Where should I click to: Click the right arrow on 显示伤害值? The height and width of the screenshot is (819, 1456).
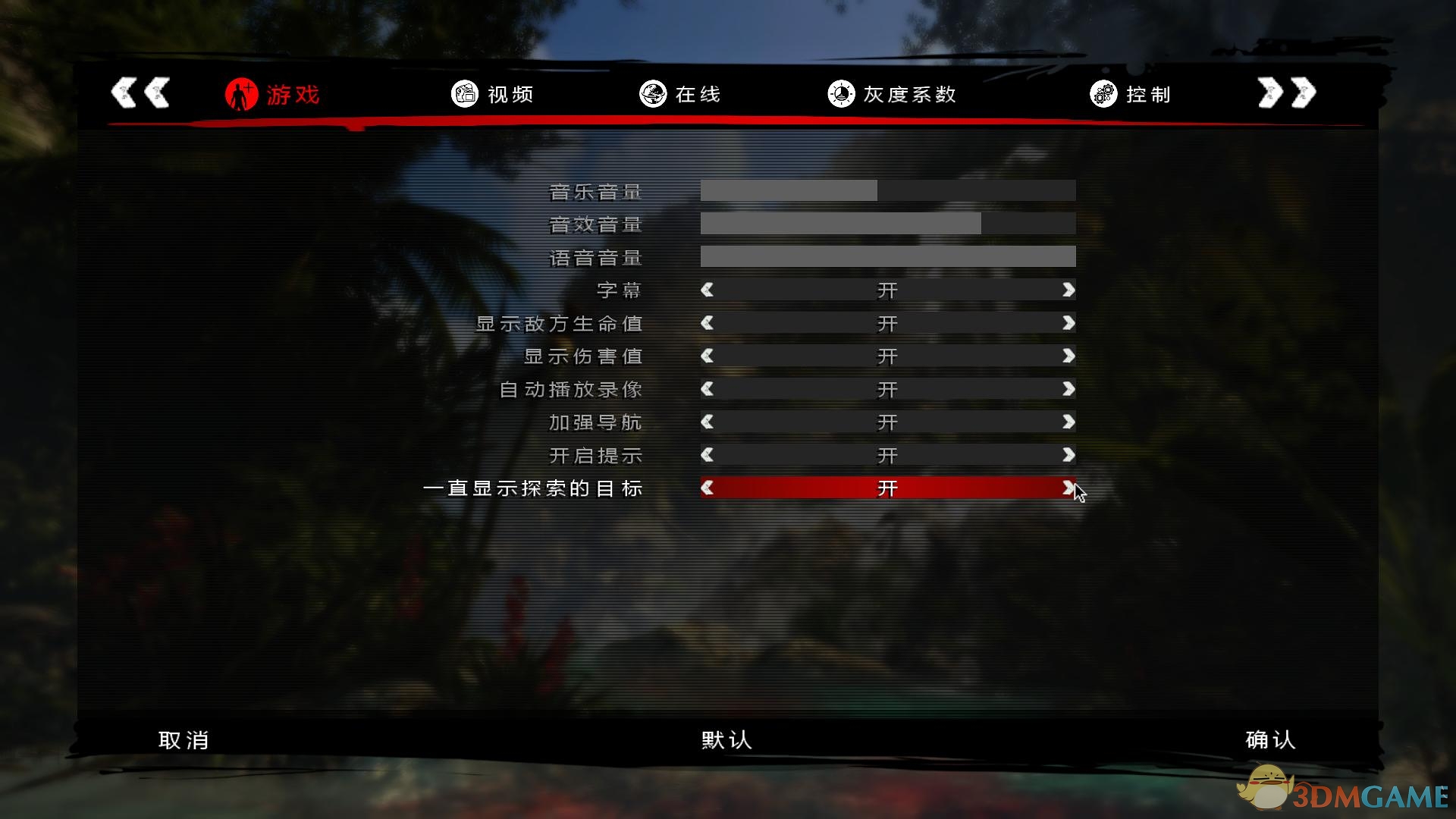click(x=1068, y=356)
